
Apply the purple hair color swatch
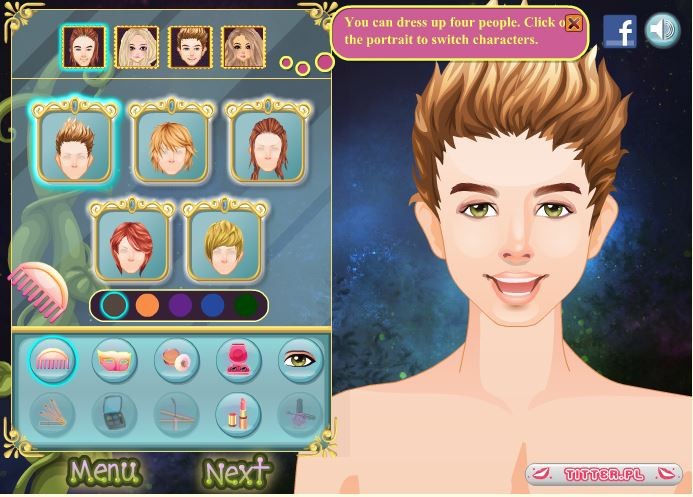tap(179, 305)
